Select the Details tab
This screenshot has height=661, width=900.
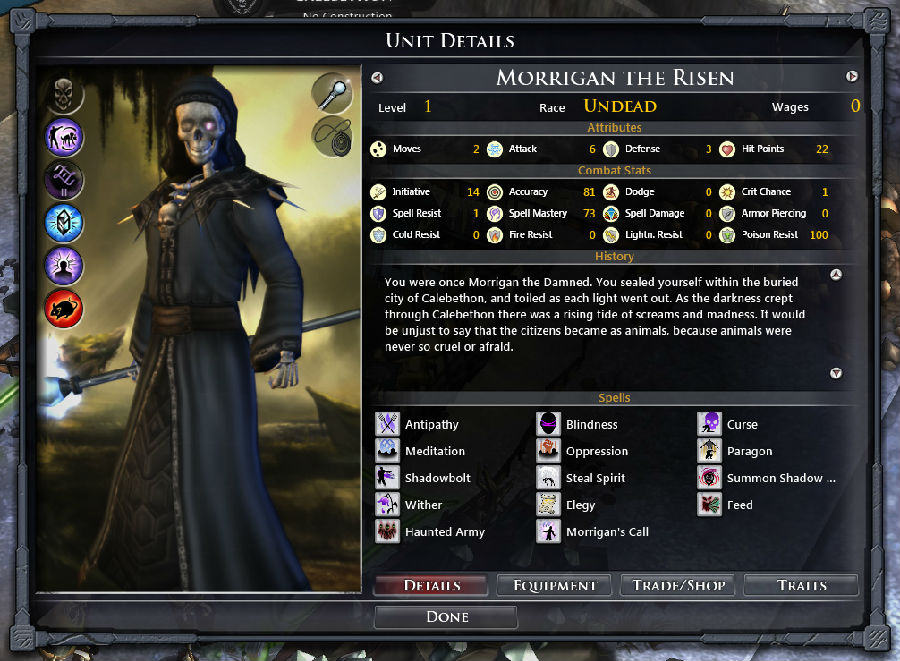tap(432, 585)
